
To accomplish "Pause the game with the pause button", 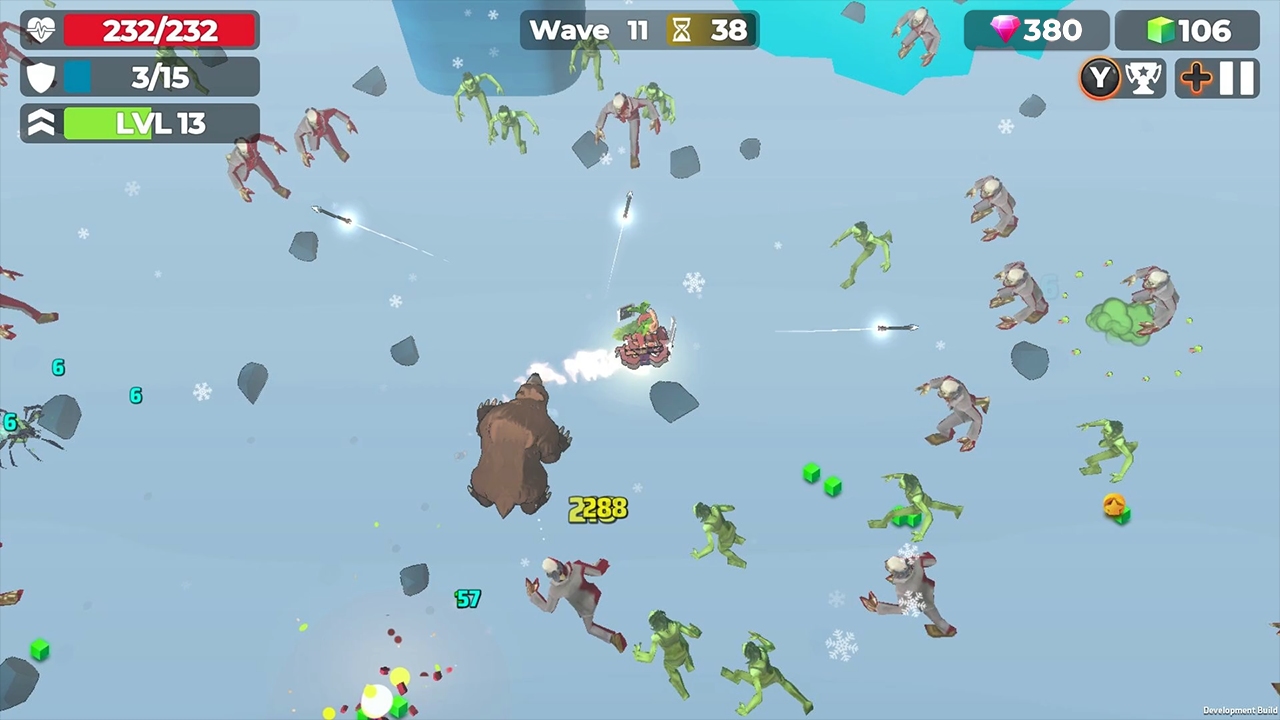I will [1237, 78].
